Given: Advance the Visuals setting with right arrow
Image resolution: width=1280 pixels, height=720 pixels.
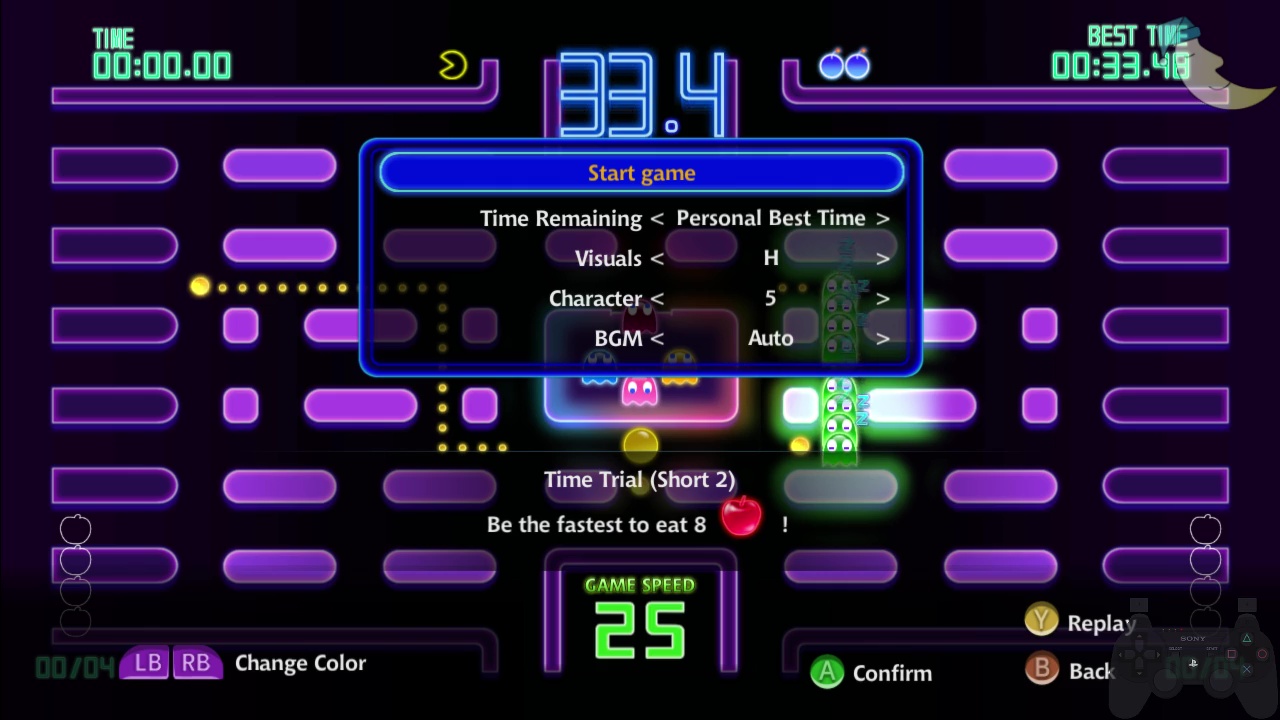Looking at the screenshot, I should [883, 259].
